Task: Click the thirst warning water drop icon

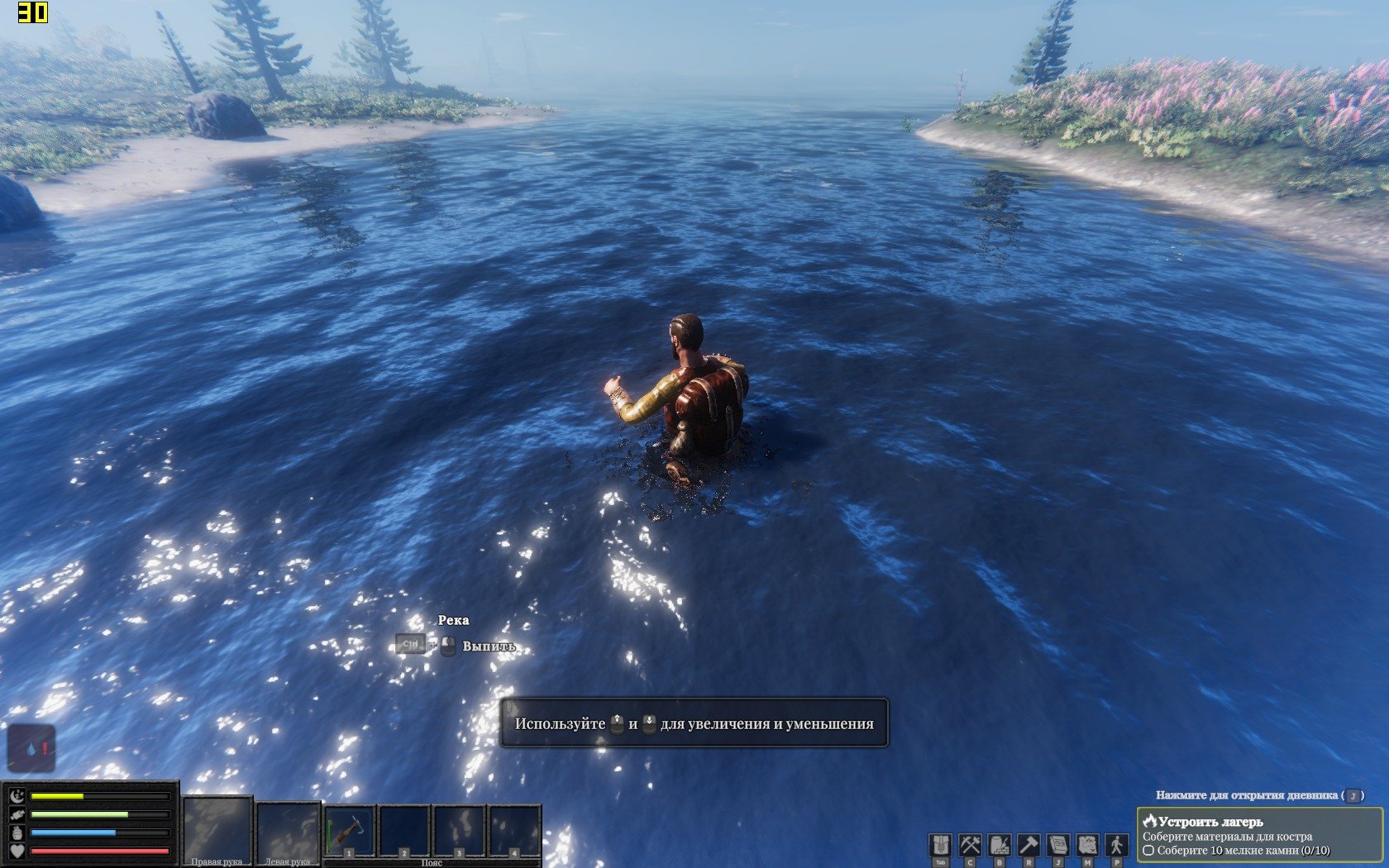Action: pos(32,749)
